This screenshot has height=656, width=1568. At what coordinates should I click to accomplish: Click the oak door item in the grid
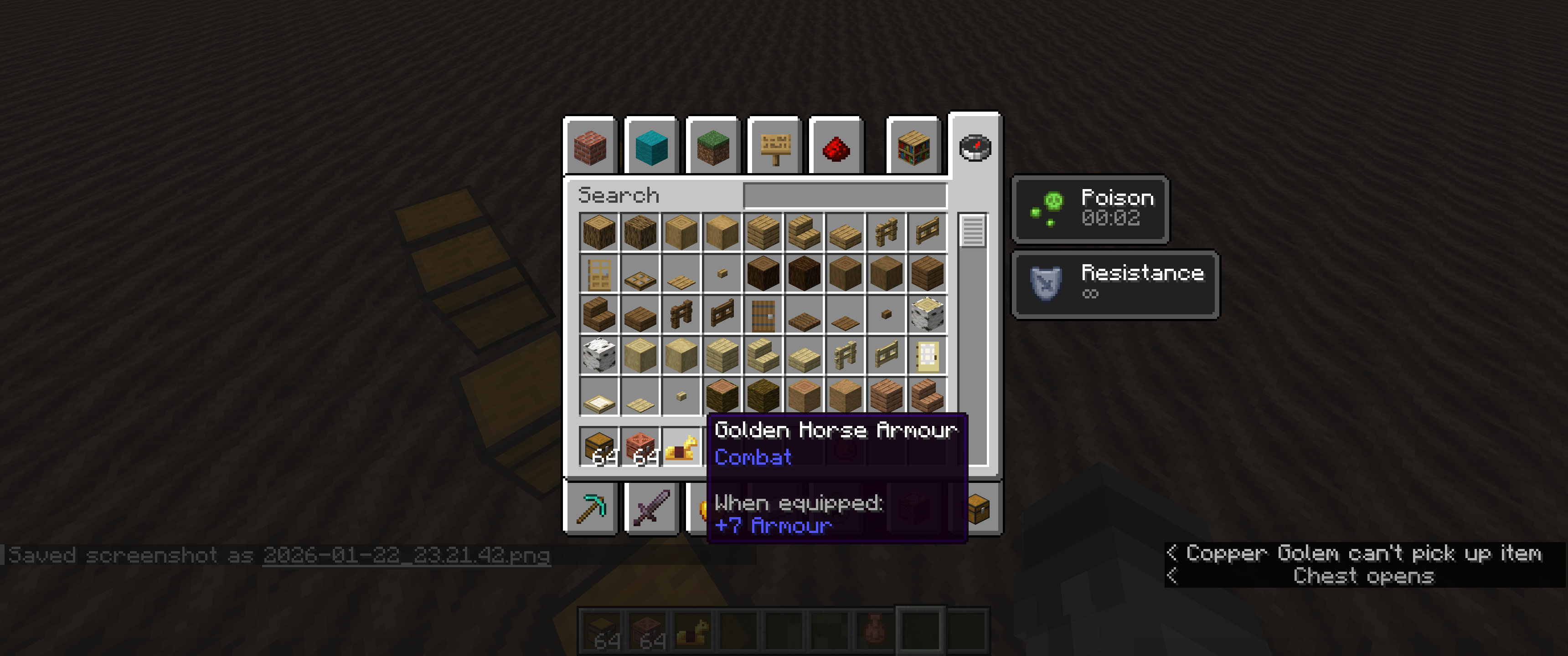pyautogui.click(x=600, y=274)
